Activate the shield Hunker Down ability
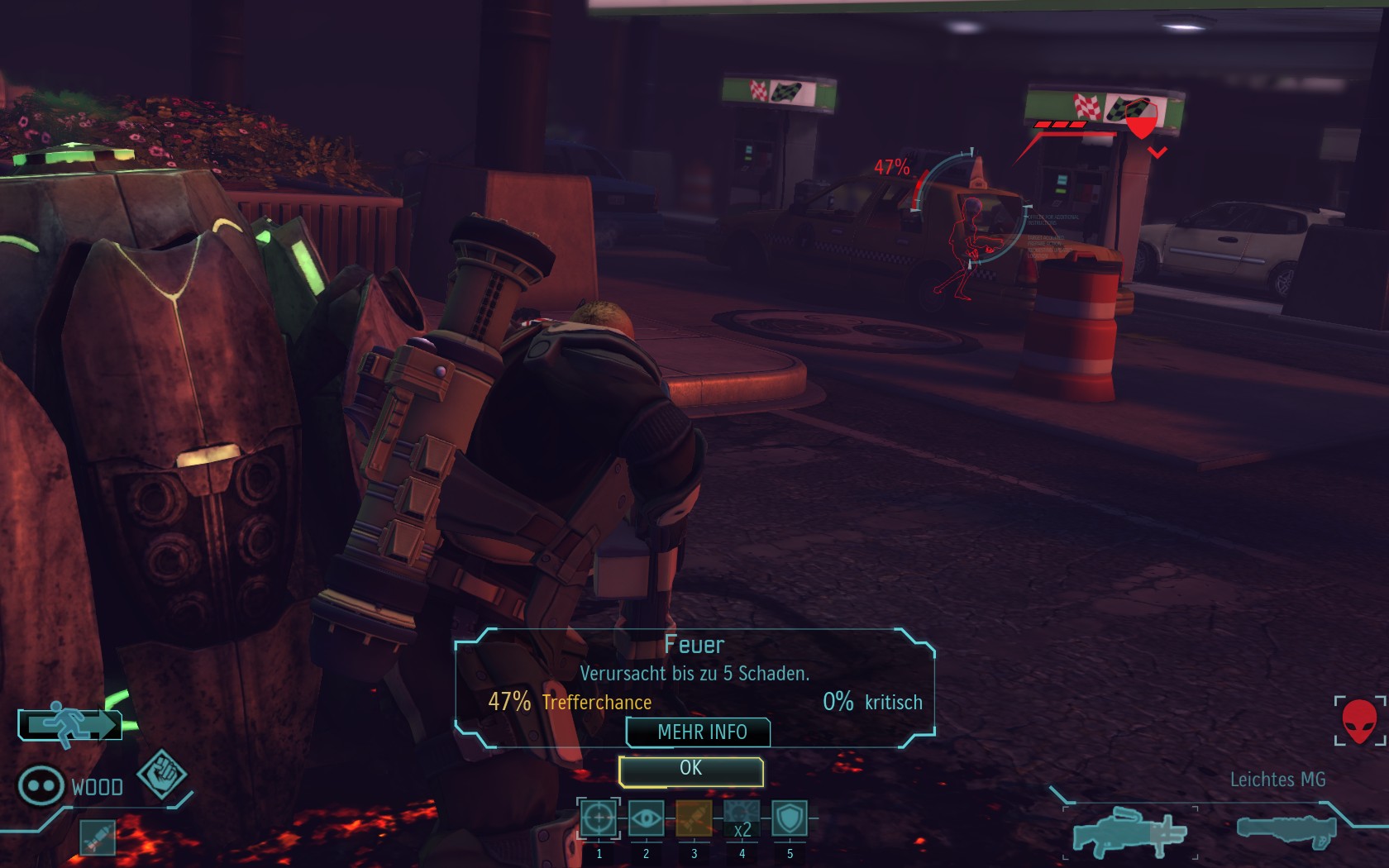Image resolution: width=1389 pixels, height=868 pixels. pos(790,819)
